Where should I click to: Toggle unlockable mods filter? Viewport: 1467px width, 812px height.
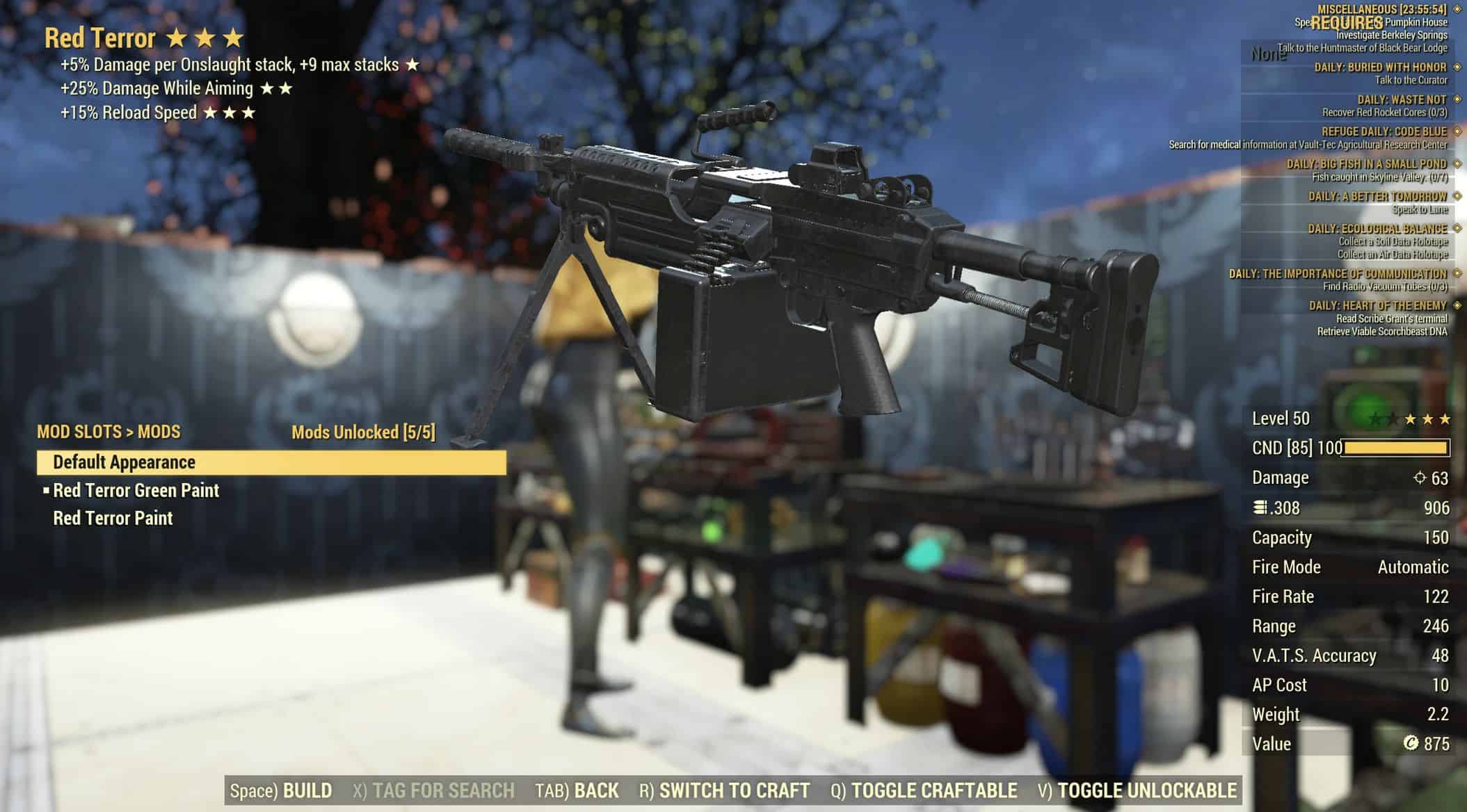pos(1137,790)
